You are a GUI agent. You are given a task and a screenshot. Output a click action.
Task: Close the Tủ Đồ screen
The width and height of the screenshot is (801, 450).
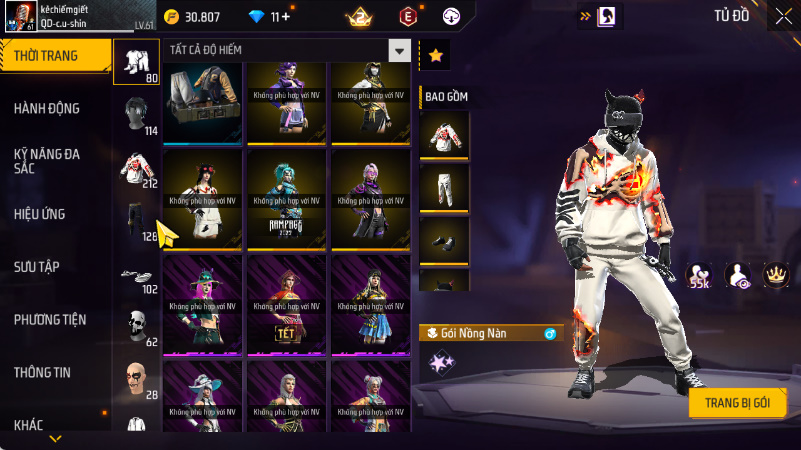[x=782, y=16]
